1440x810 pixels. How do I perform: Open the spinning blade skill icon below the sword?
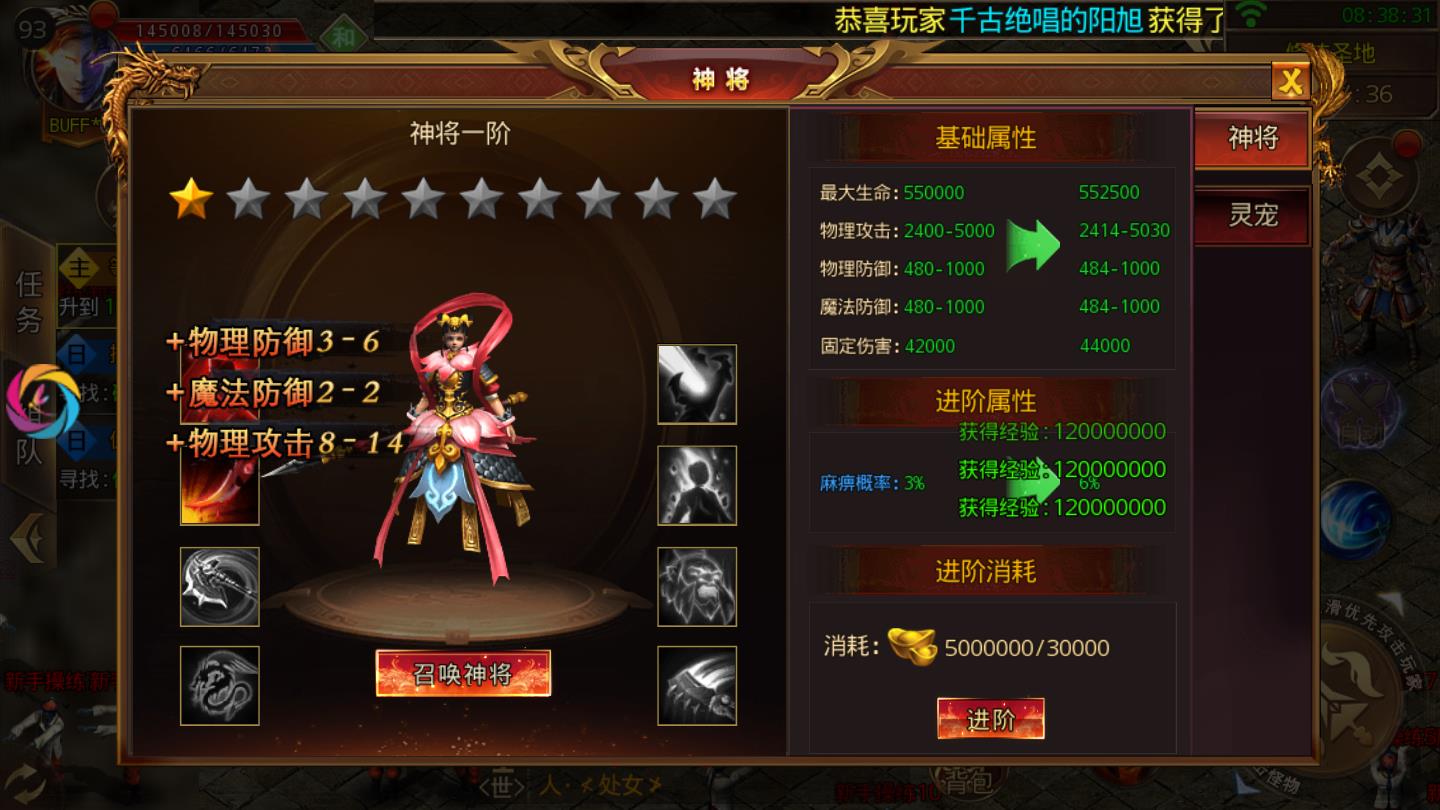tap(218, 586)
